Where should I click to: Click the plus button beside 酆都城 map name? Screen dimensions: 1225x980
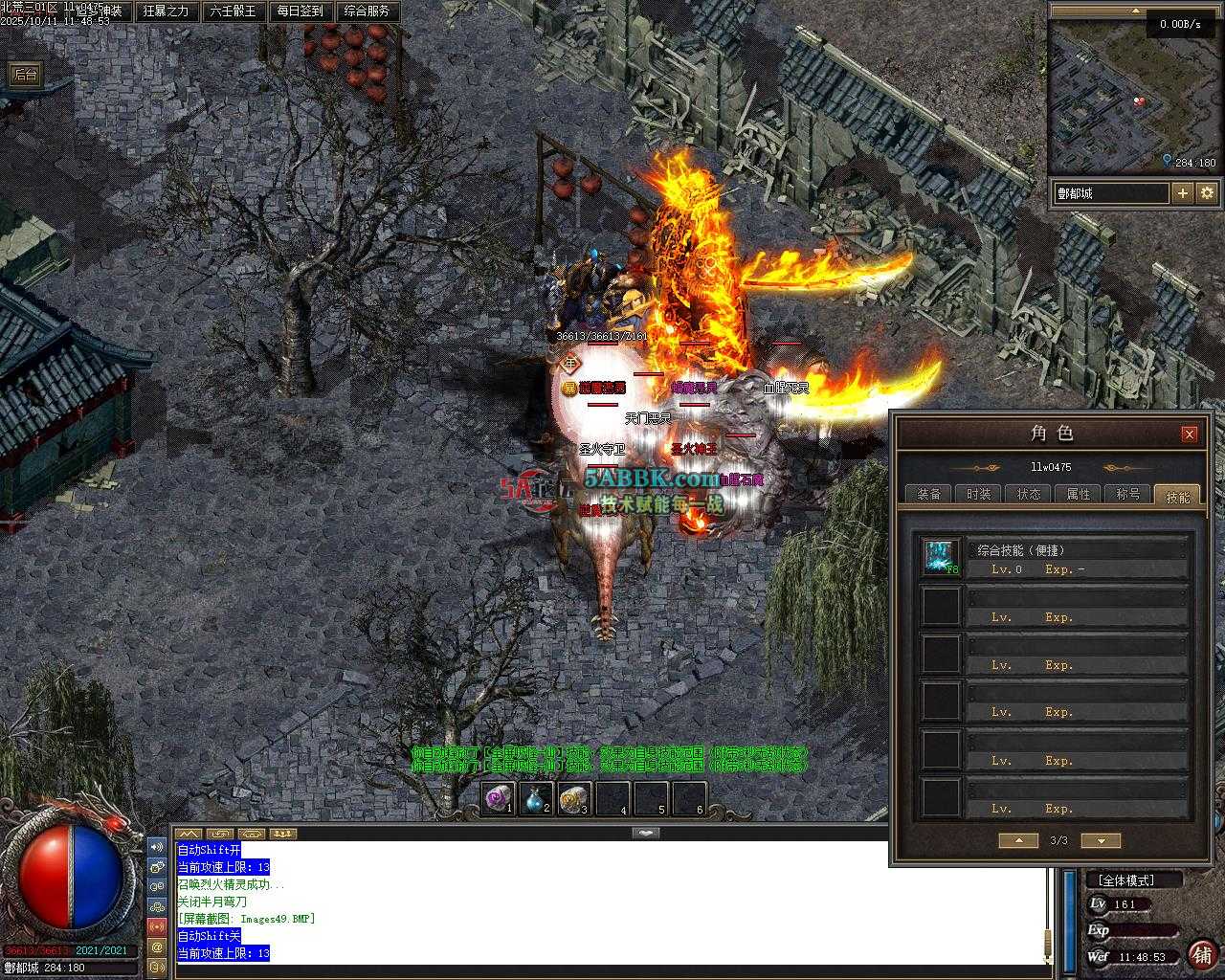tap(1183, 192)
